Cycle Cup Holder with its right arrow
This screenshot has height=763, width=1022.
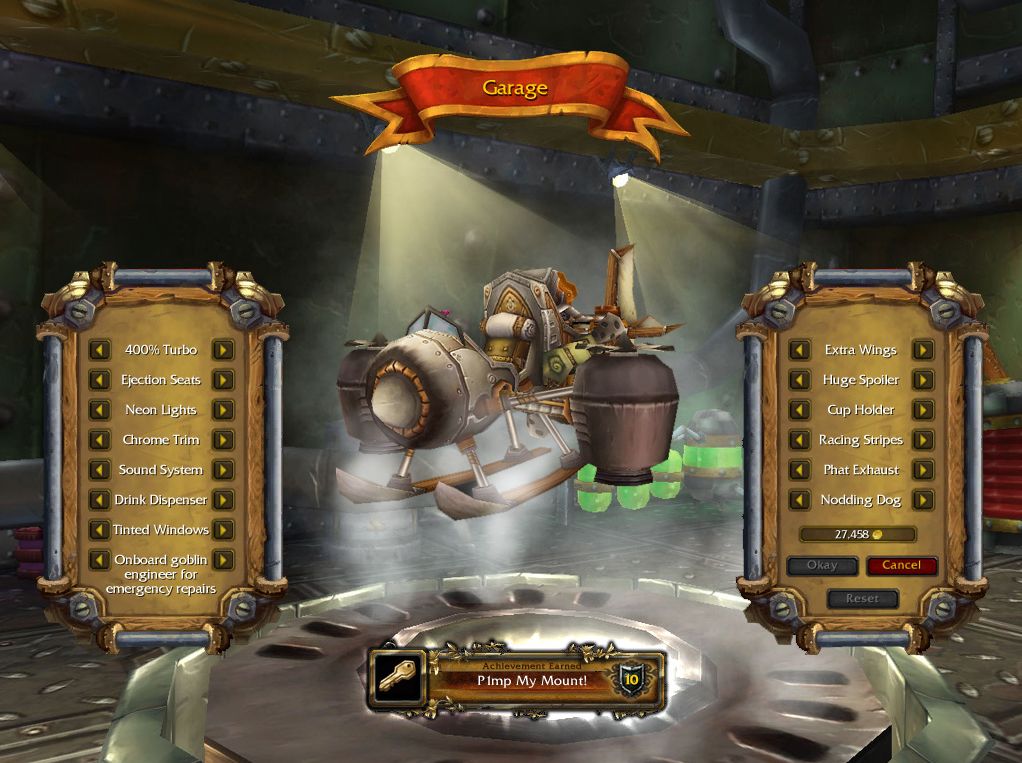coord(923,410)
